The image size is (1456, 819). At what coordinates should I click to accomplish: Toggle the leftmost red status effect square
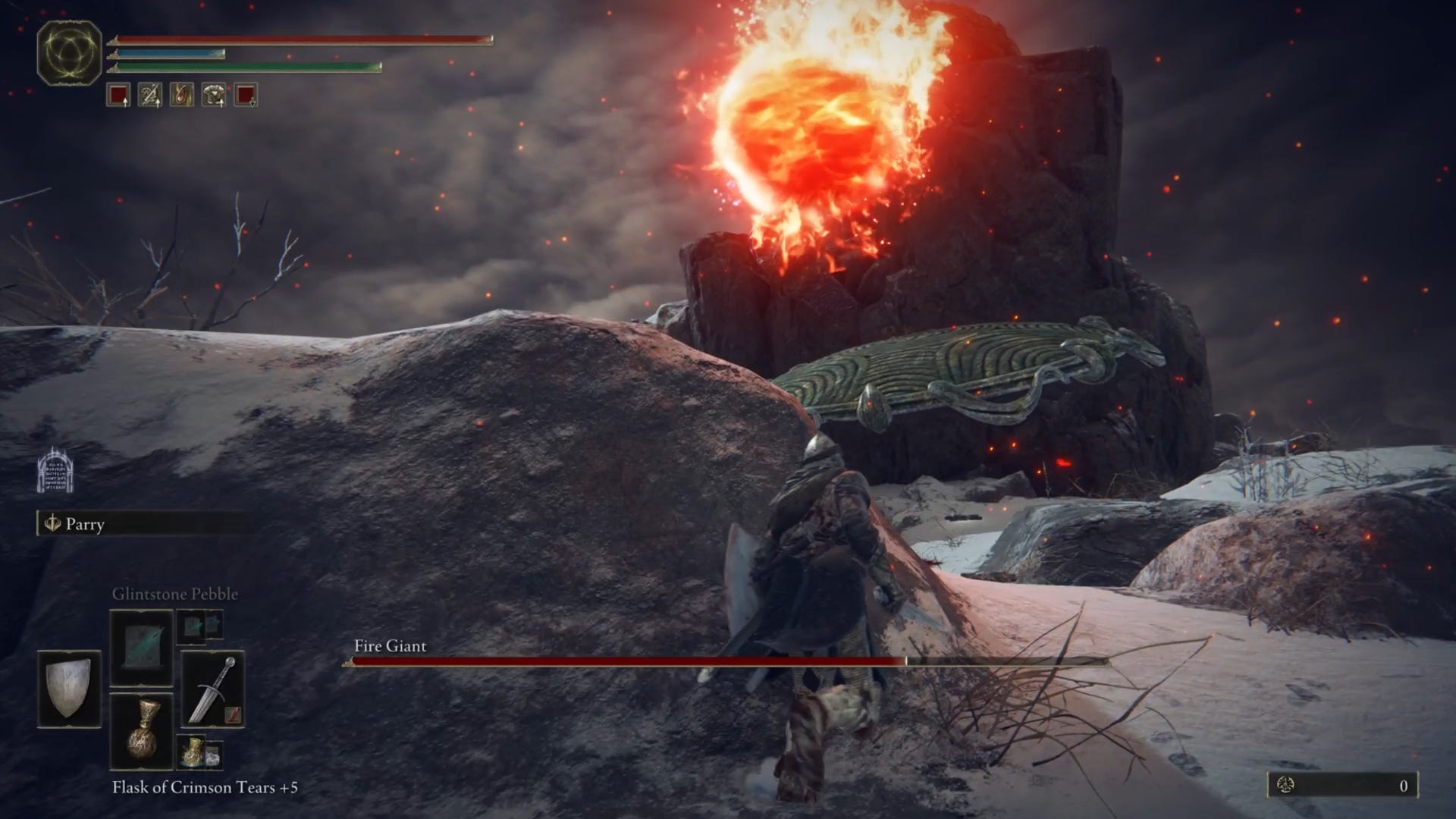pyautogui.click(x=118, y=95)
